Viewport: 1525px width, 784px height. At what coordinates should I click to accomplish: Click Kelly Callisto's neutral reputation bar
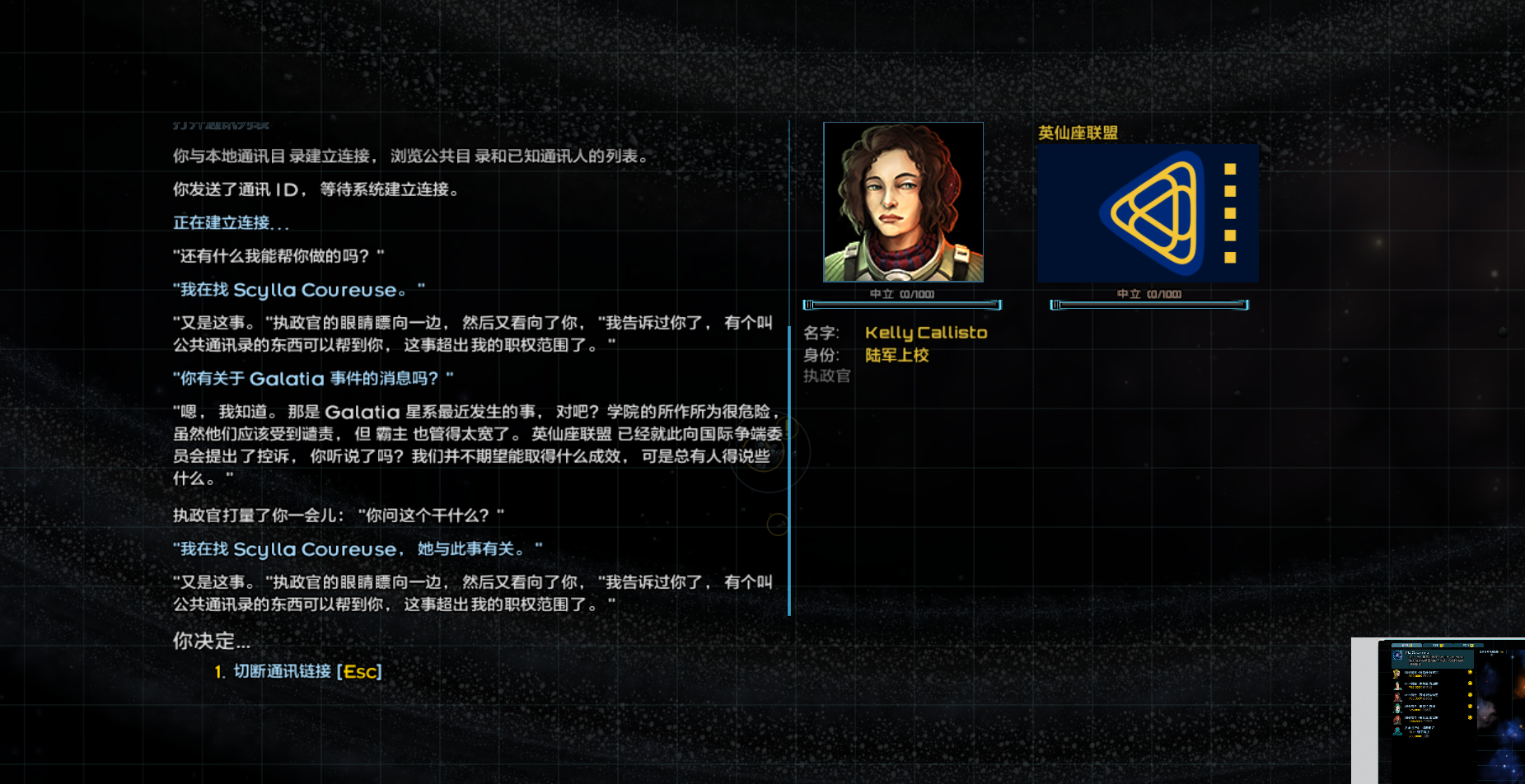point(903,305)
